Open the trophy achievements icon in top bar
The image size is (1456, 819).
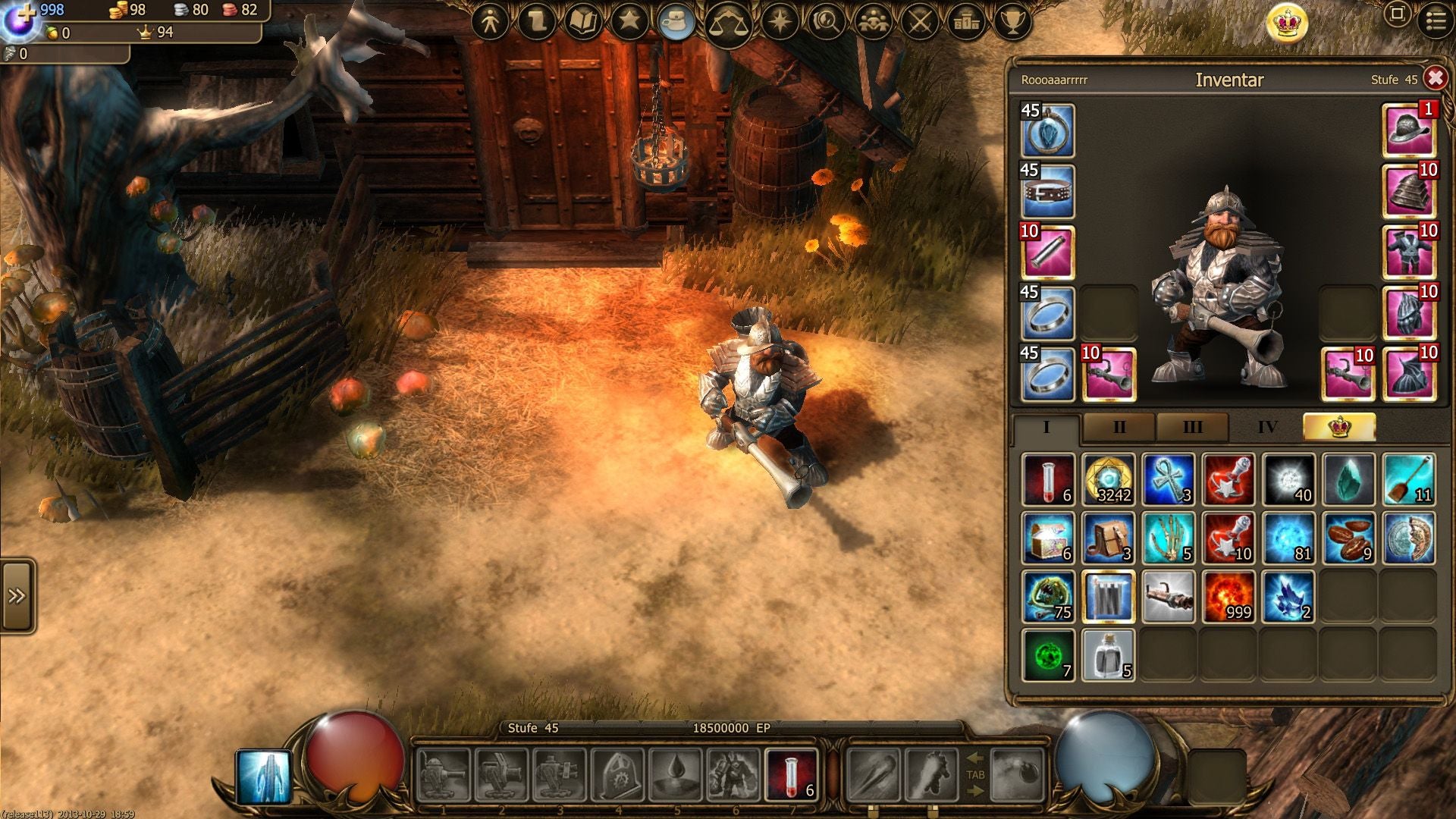click(x=1012, y=23)
